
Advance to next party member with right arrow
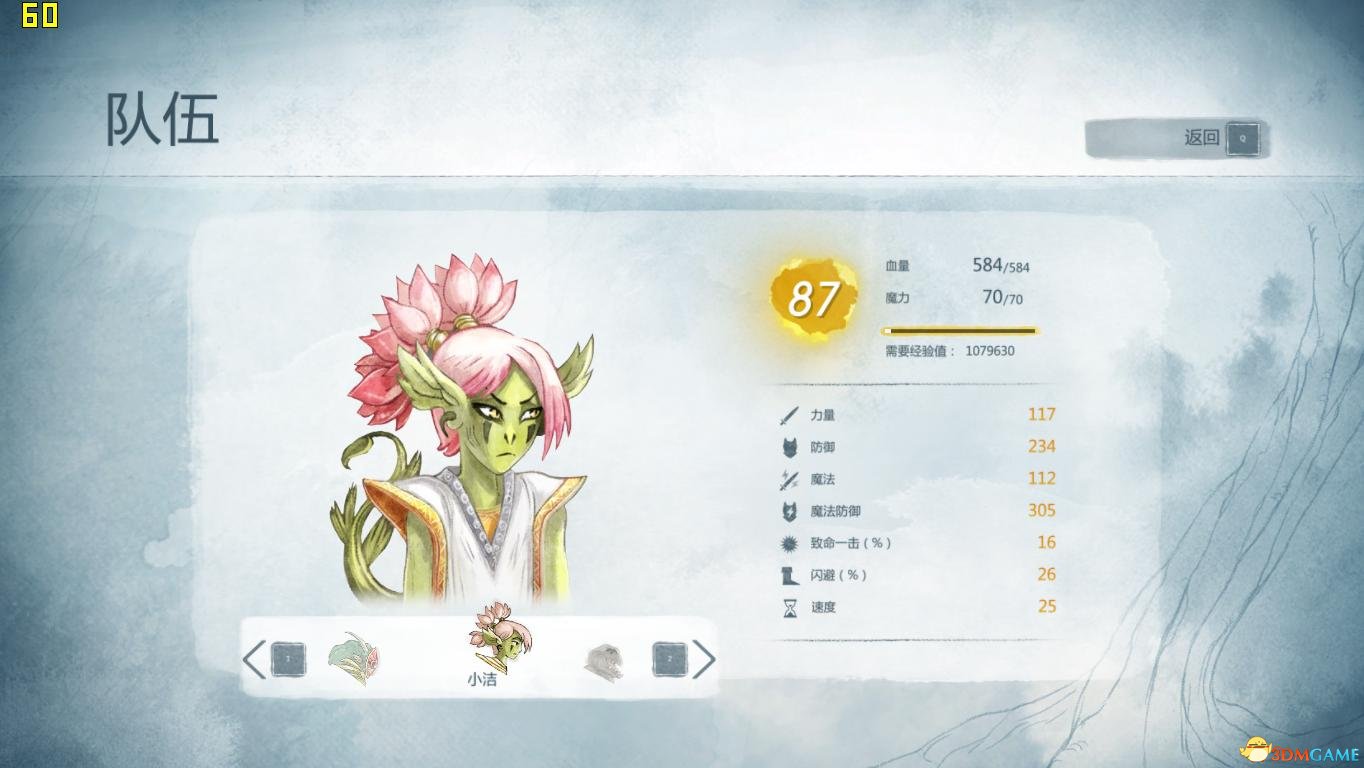point(704,659)
